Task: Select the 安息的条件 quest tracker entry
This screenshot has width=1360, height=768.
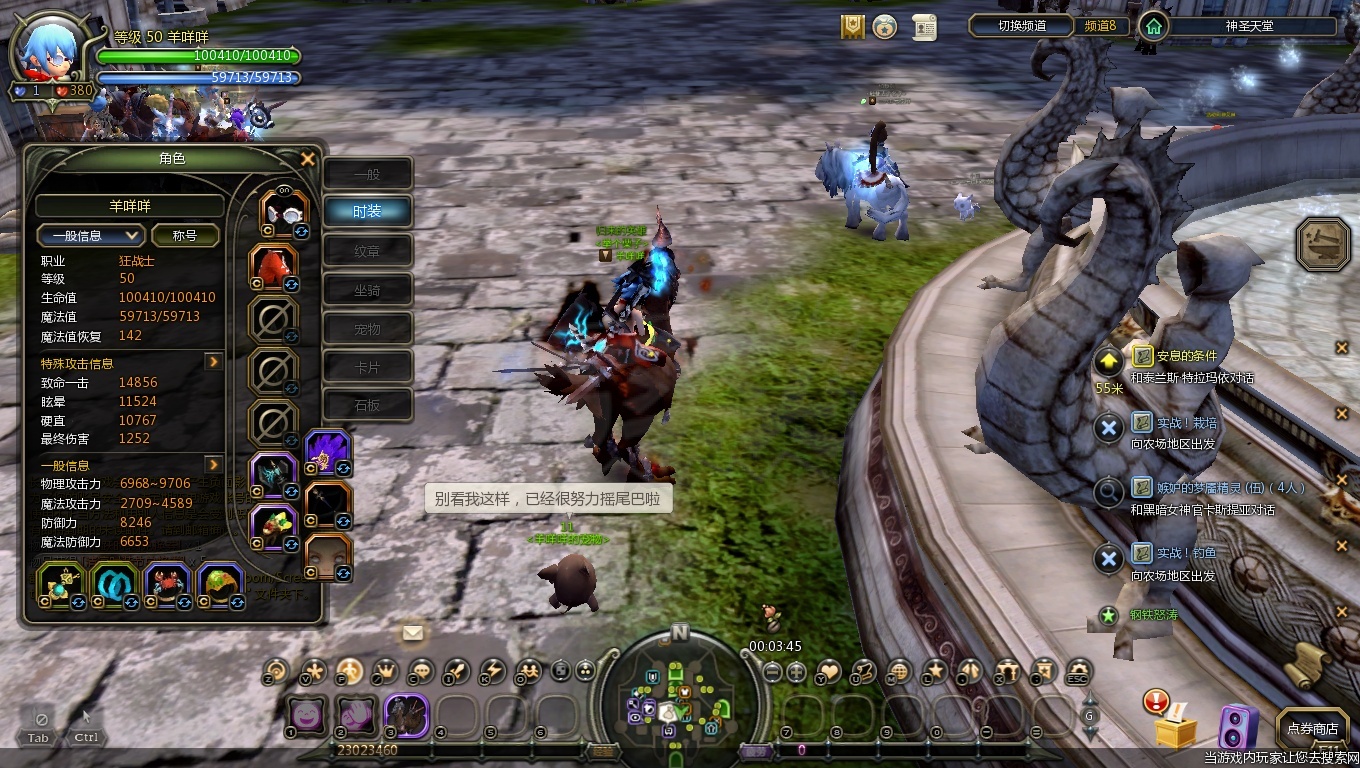Action: coord(1187,356)
